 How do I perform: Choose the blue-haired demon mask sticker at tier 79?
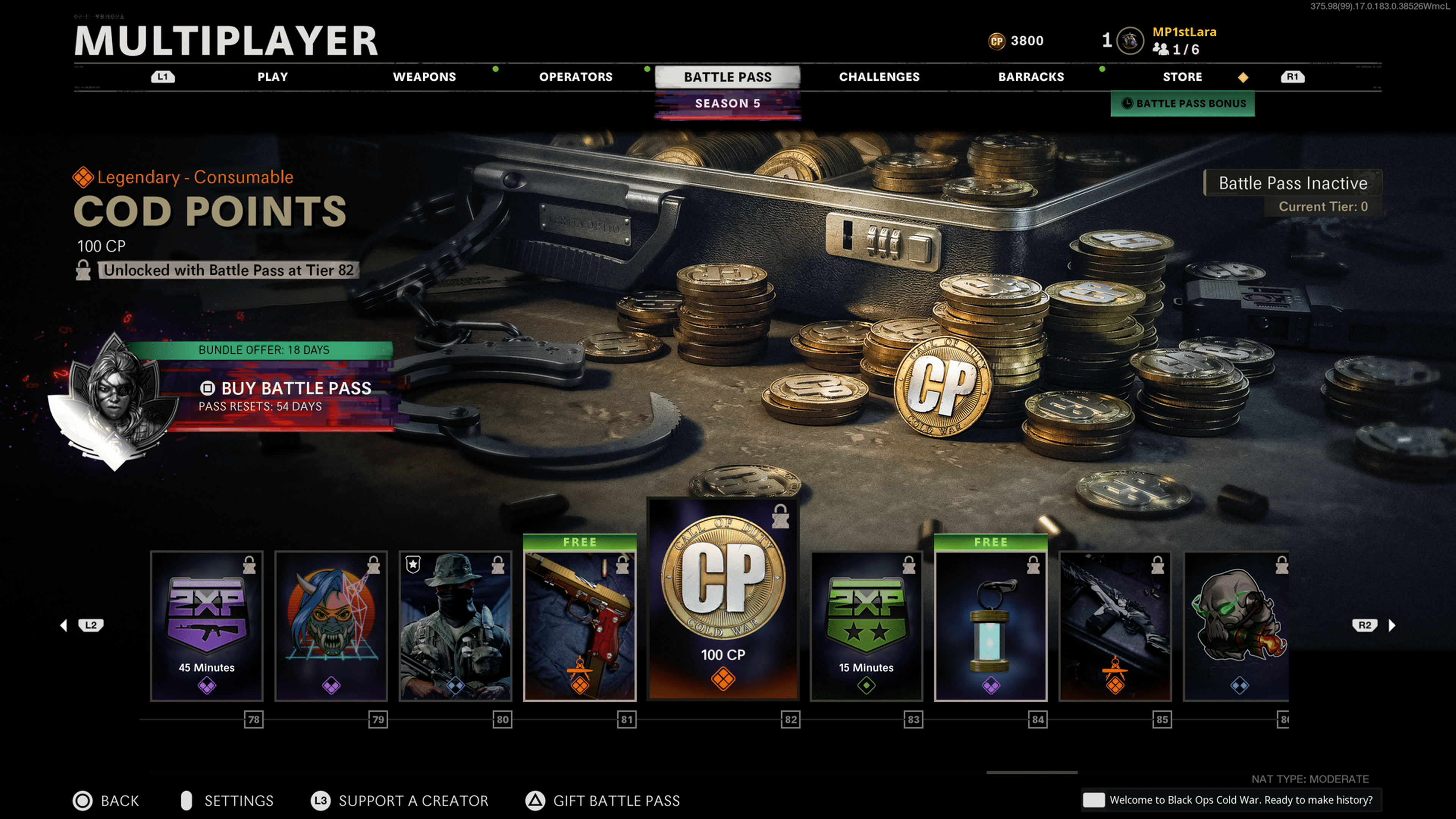point(331,626)
